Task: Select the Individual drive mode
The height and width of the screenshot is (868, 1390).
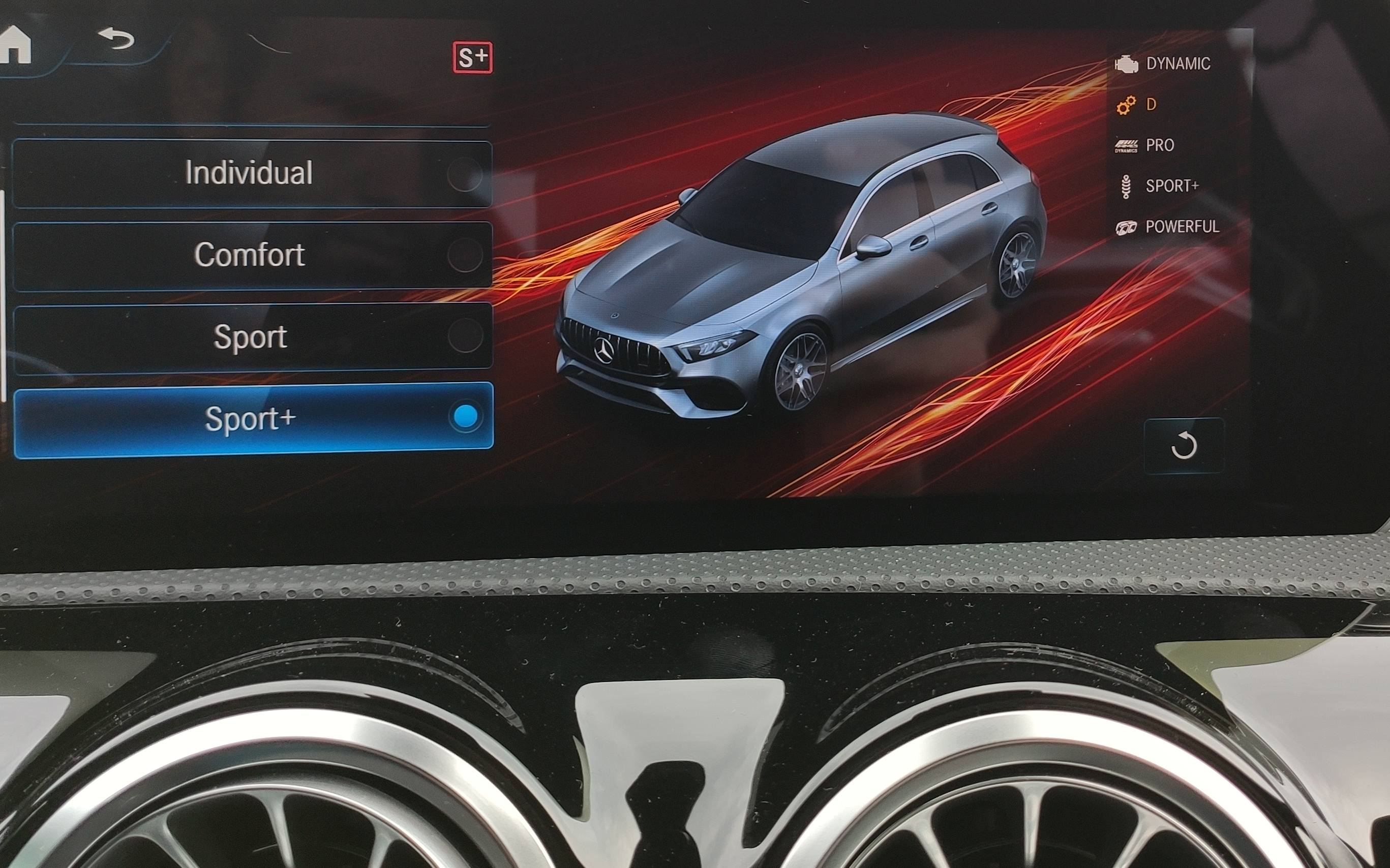Action: coord(252,173)
